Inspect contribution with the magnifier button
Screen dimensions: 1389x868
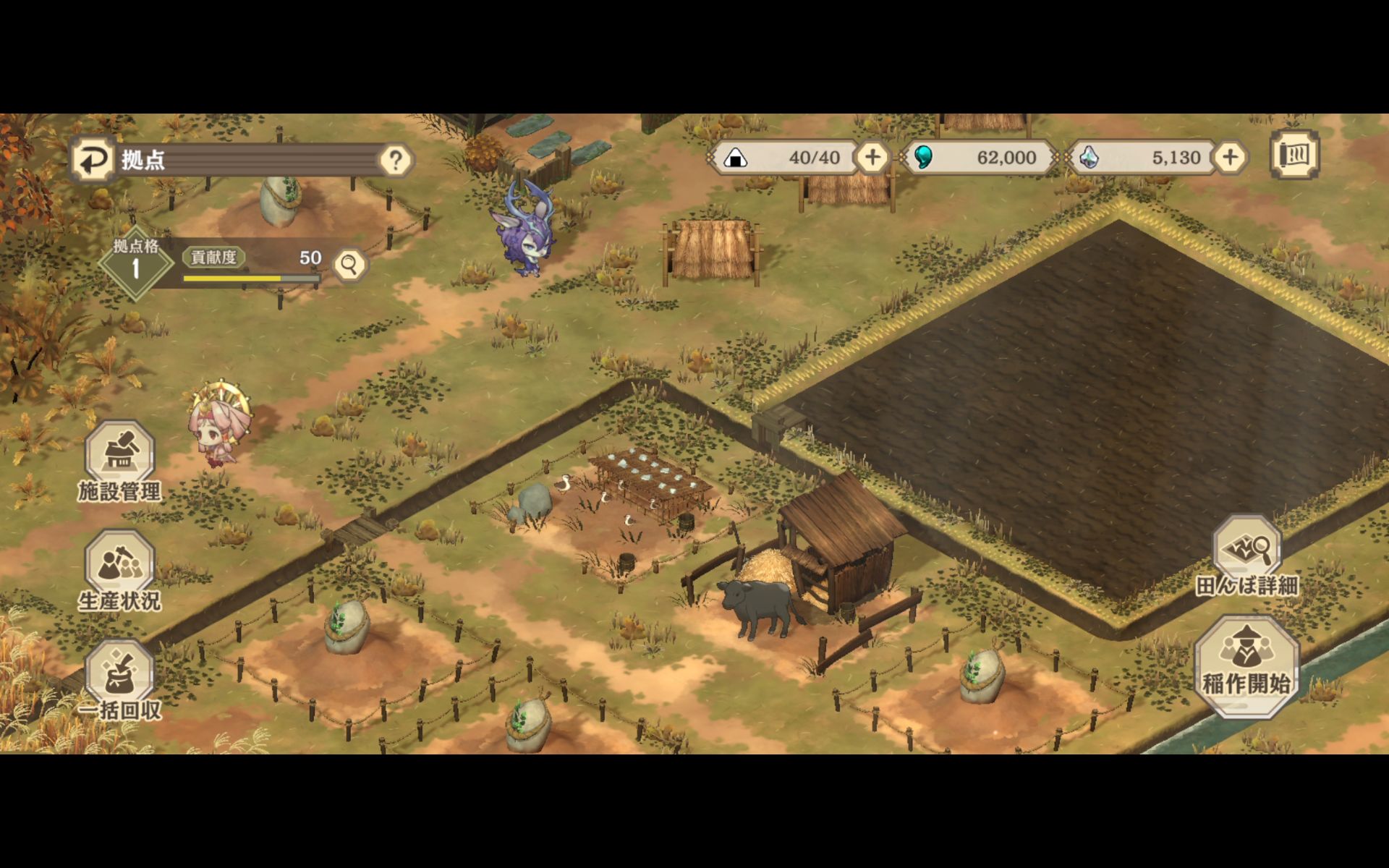pos(349,265)
